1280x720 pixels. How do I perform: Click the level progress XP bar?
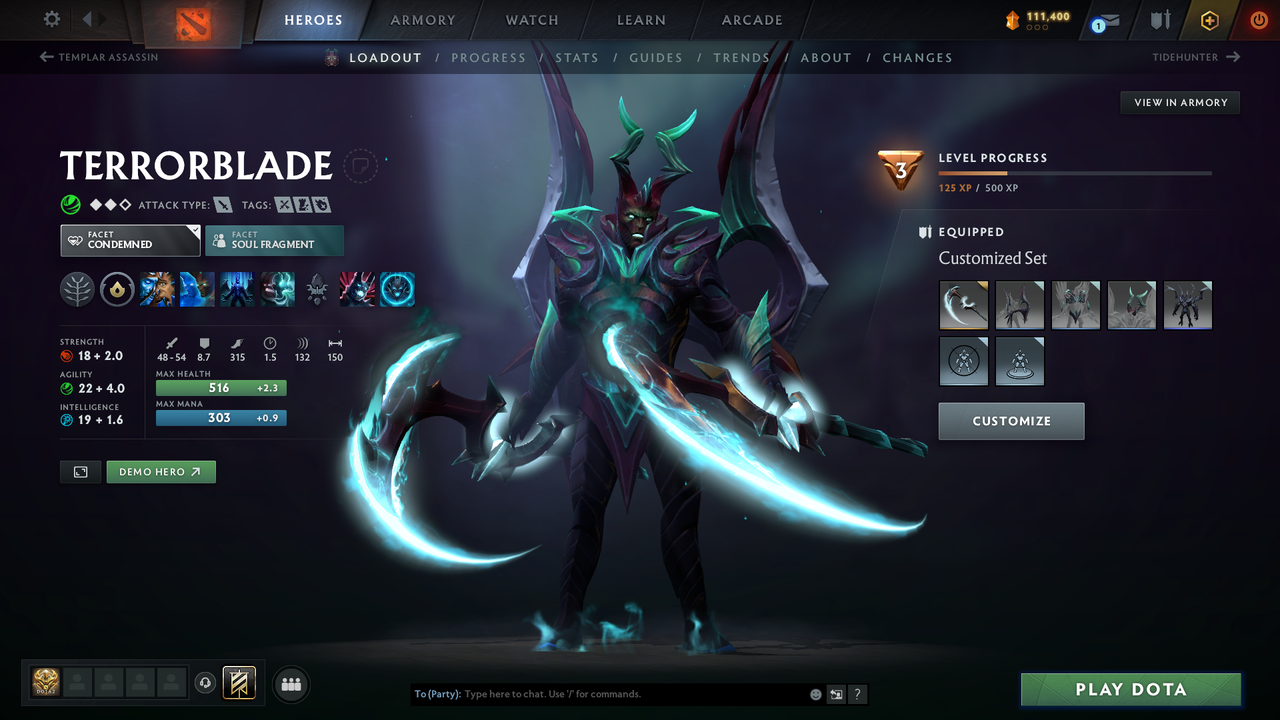pos(1075,172)
